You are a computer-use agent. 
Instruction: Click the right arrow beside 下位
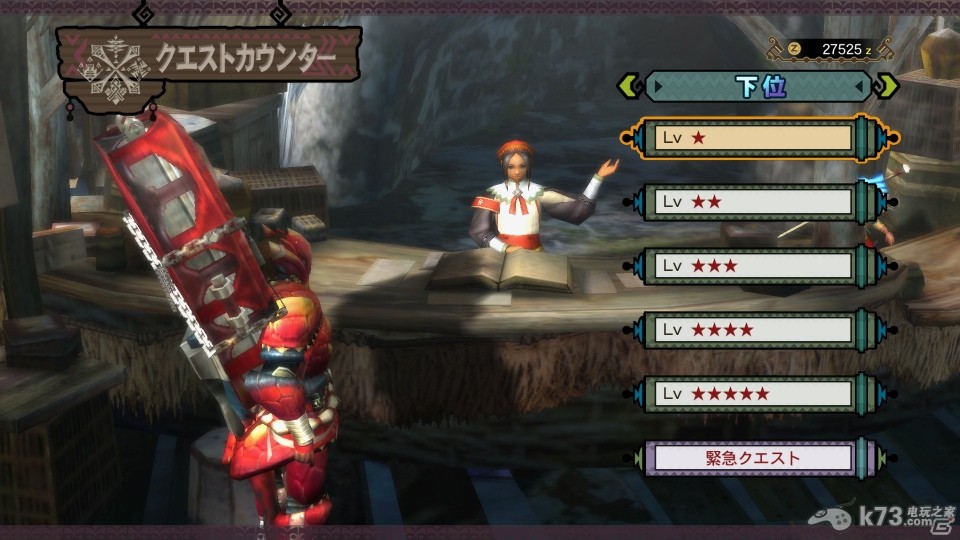pyautogui.click(x=886, y=86)
